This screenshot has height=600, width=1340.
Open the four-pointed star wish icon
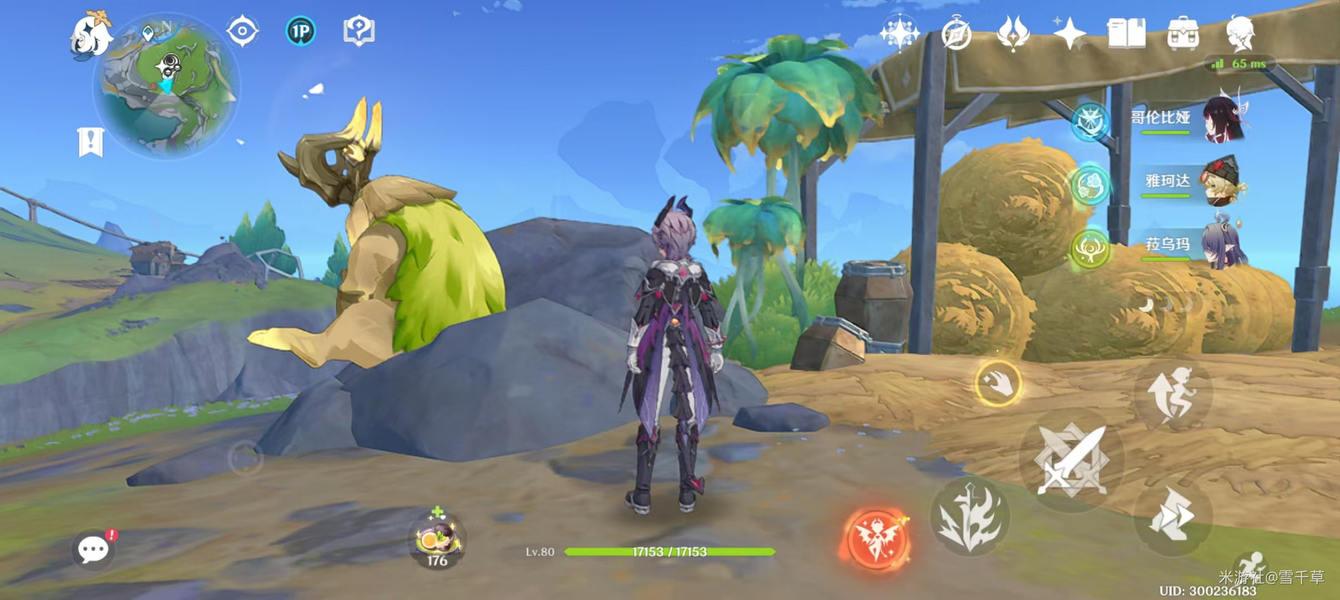pyautogui.click(x=1070, y=33)
